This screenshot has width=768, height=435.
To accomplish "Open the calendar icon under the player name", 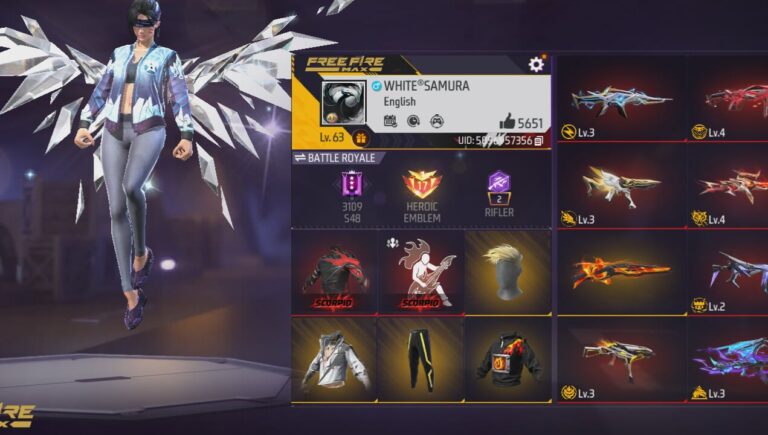I will pos(390,121).
